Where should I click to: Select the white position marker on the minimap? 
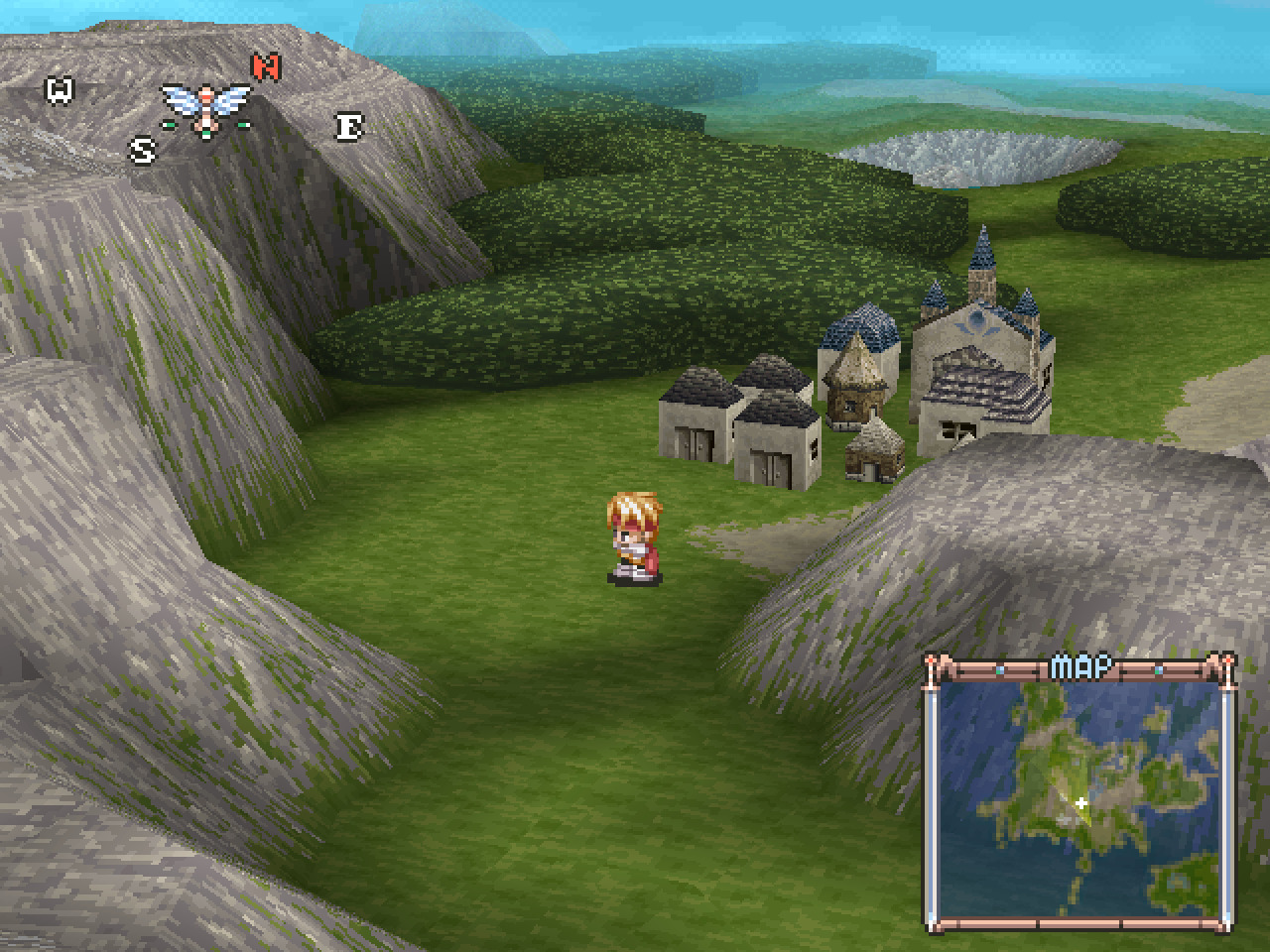1081,803
